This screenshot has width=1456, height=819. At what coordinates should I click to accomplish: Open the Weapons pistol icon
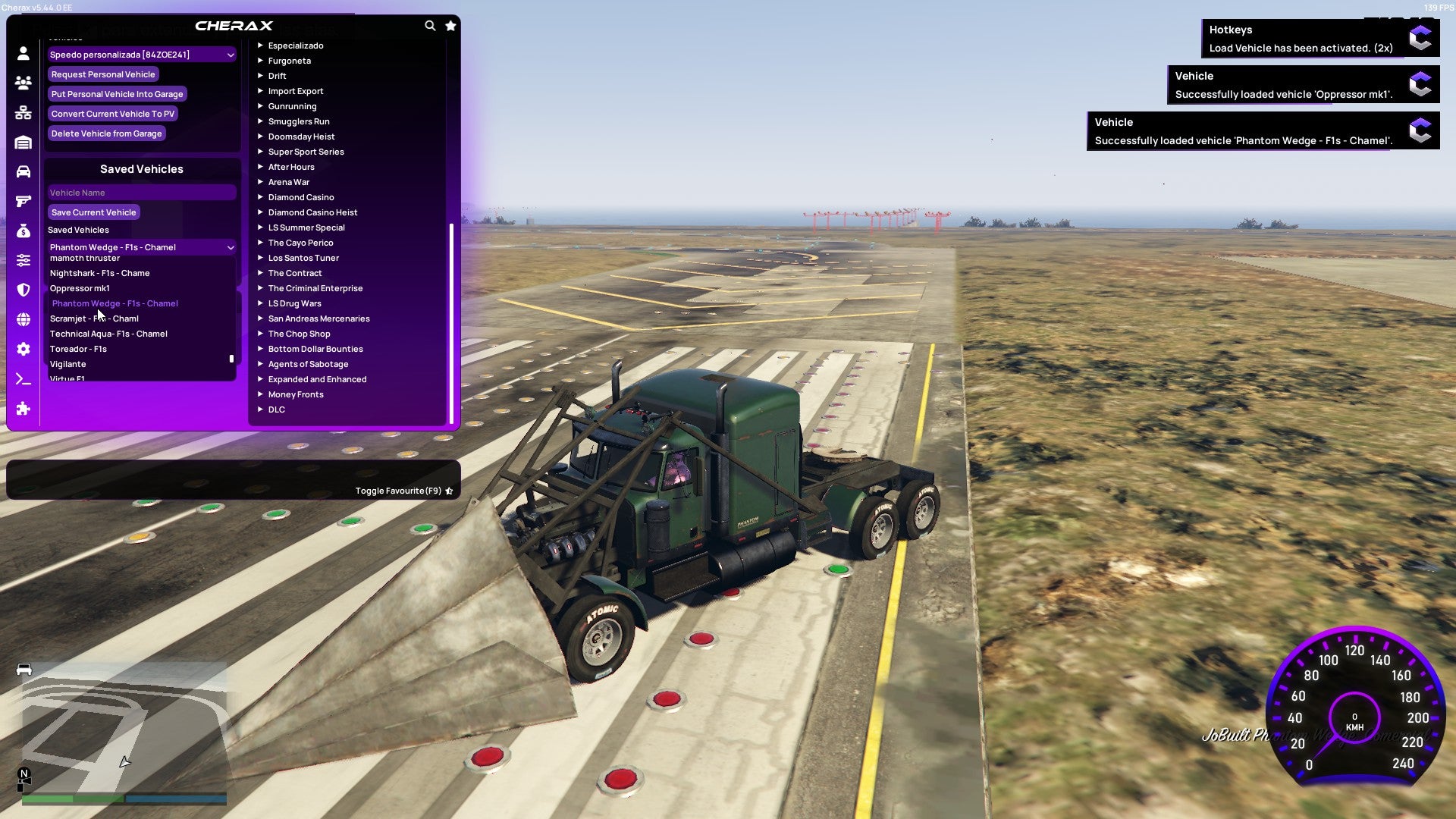click(24, 199)
